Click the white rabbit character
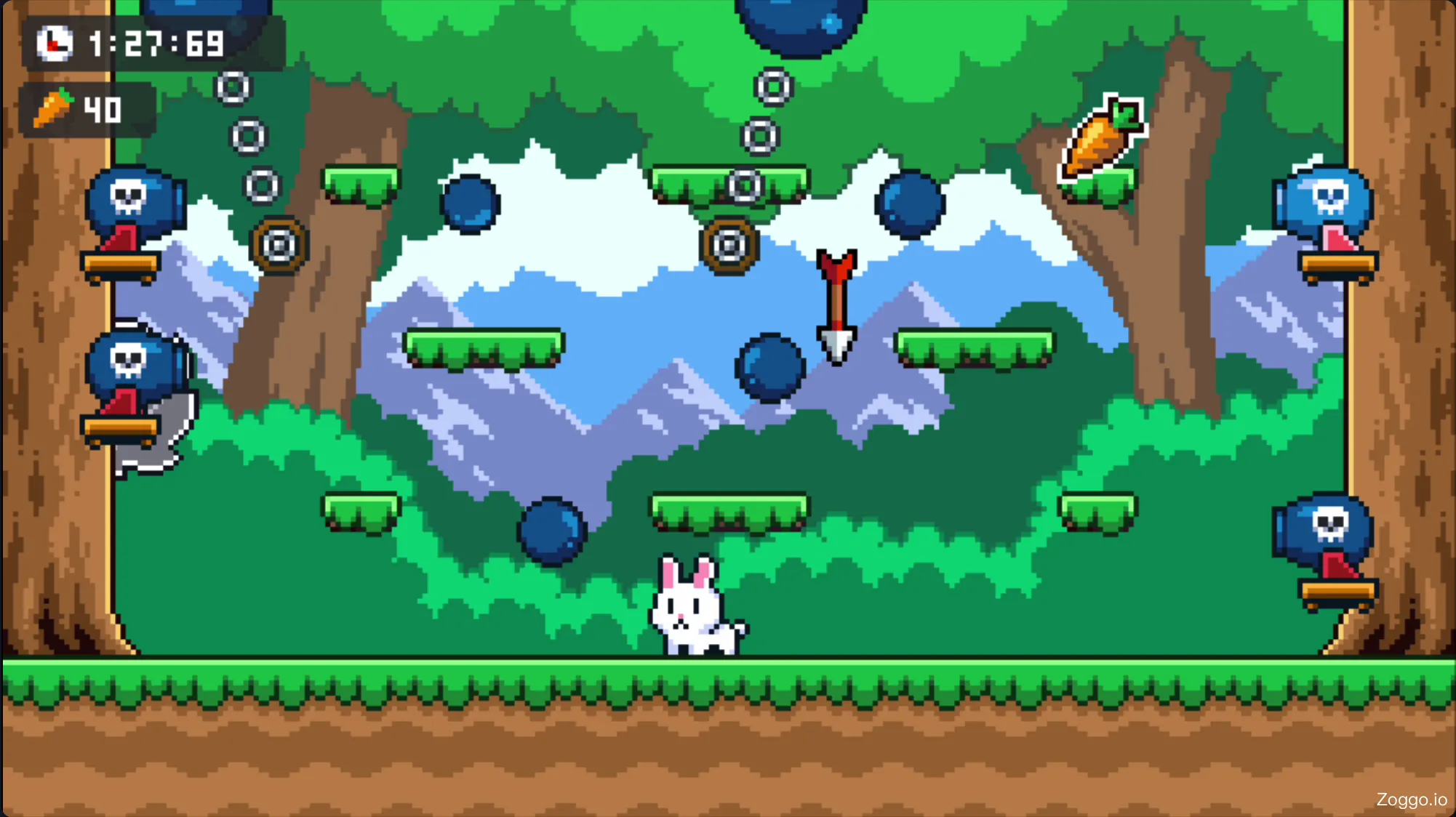1456x817 pixels. pyautogui.click(x=691, y=611)
